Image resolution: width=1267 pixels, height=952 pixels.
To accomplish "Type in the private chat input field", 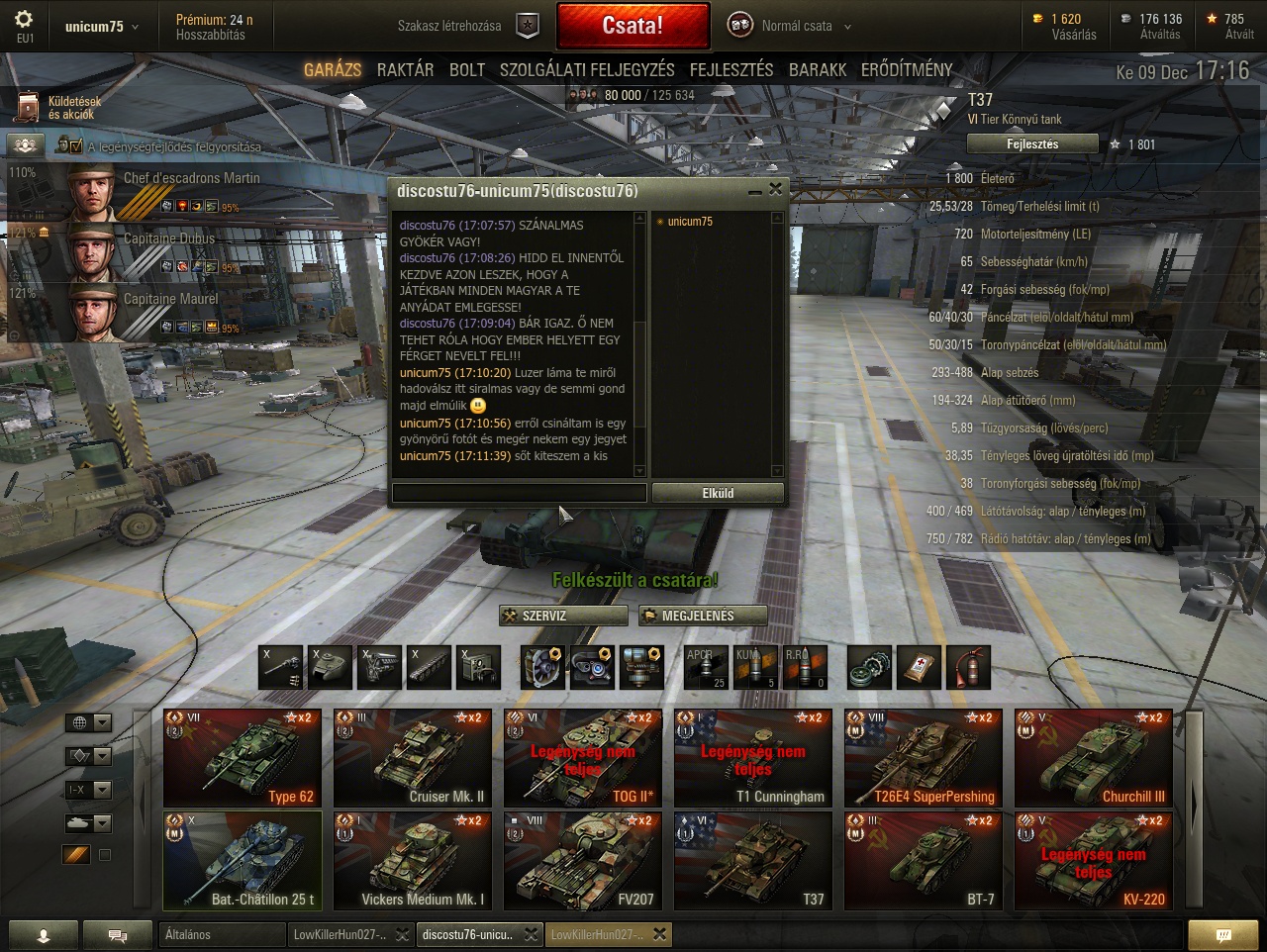I will pyautogui.click(x=519, y=493).
